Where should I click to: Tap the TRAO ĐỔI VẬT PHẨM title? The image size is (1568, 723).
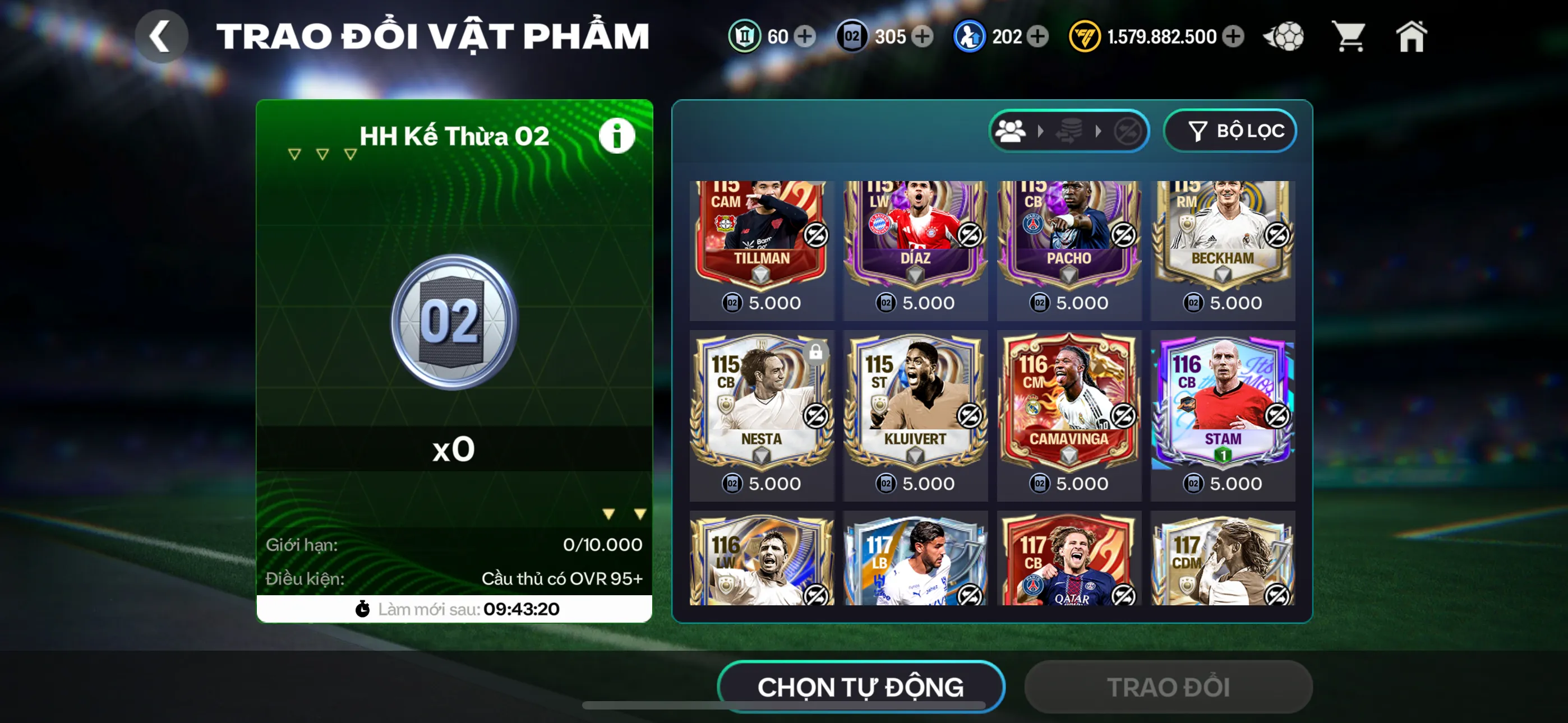433,35
